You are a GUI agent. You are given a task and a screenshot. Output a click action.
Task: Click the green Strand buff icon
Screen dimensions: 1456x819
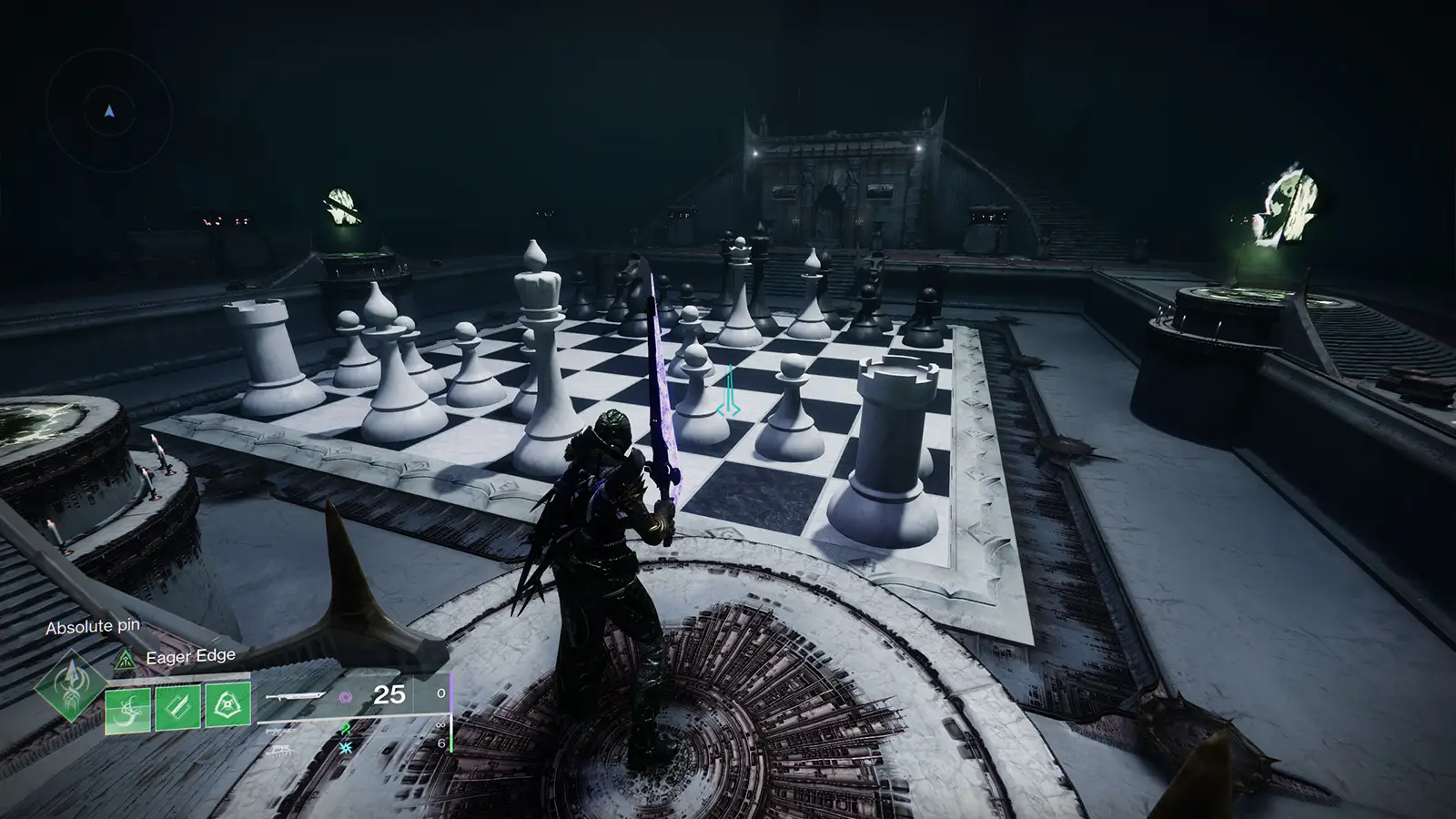[x=344, y=729]
